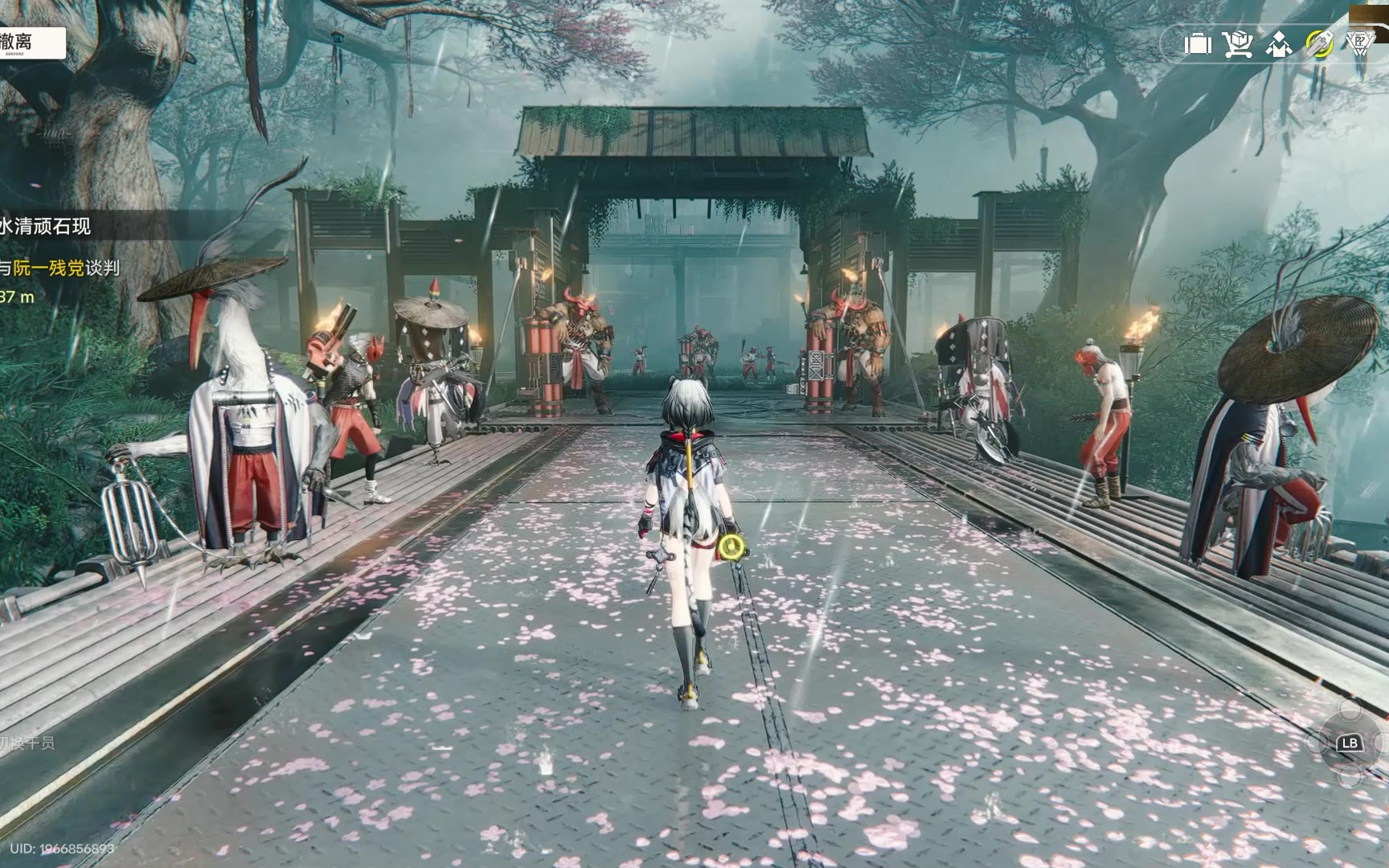Viewport: 1389px width, 868px height.
Task: Select the diamond hierarchy icon
Action: [x=1278, y=43]
